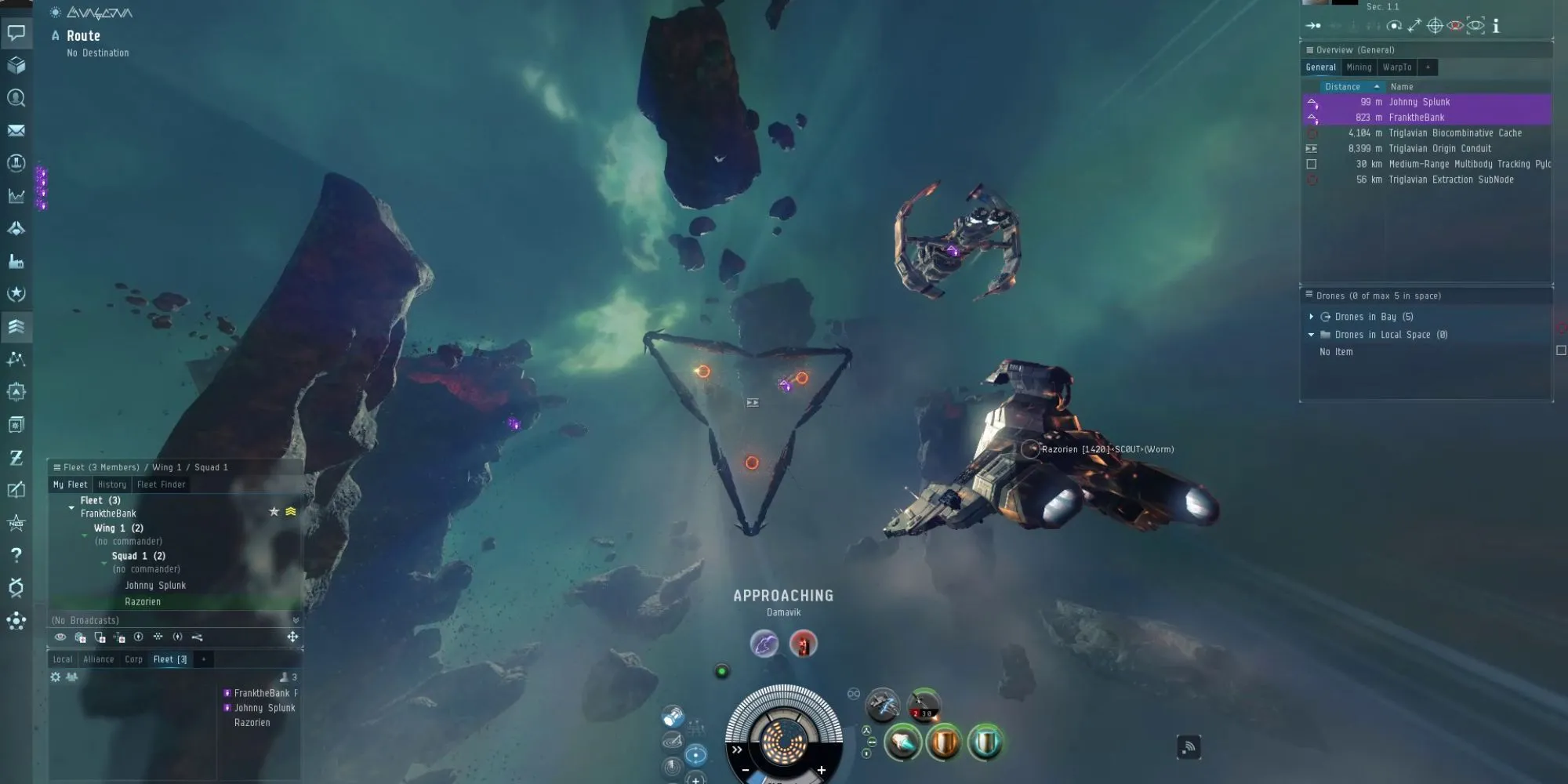Open the Fleet Finder tab
The height and width of the screenshot is (784, 1568).
click(162, 485)
